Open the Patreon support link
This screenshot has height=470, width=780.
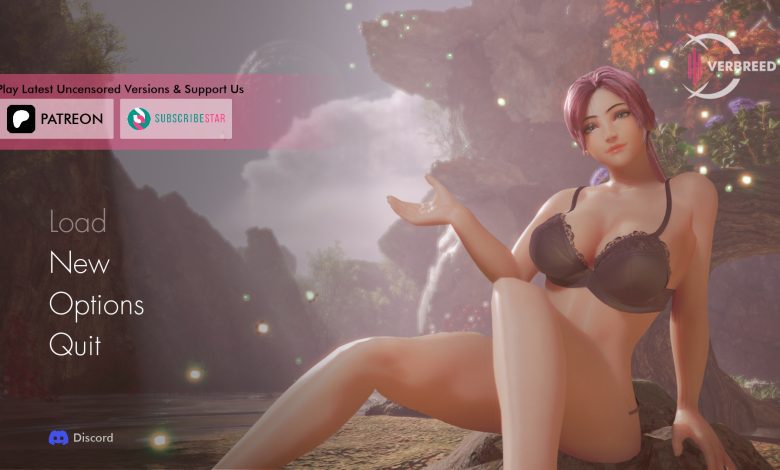click(57, 119)
